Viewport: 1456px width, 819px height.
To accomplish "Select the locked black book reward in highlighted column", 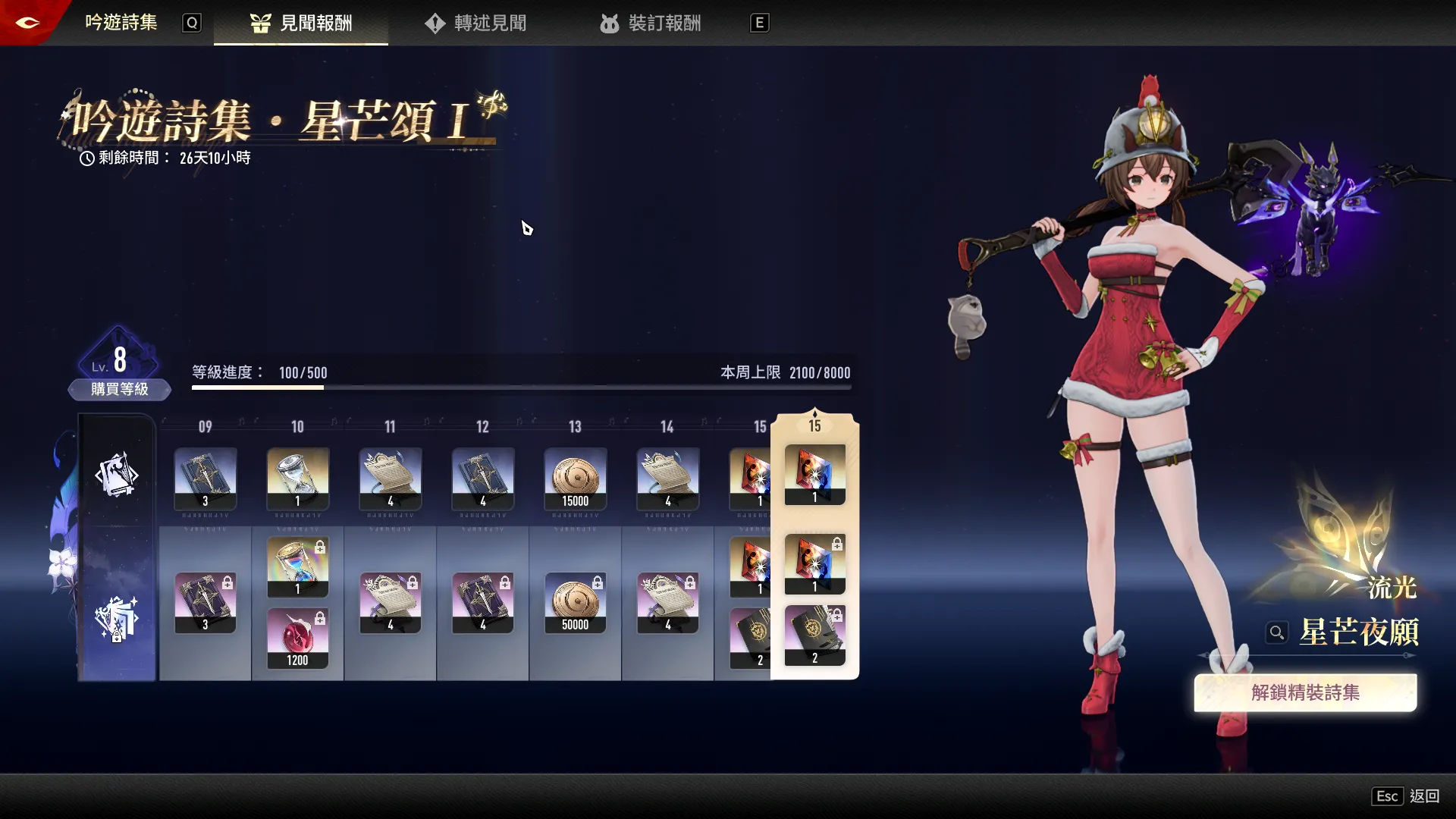I will (814, 635).
